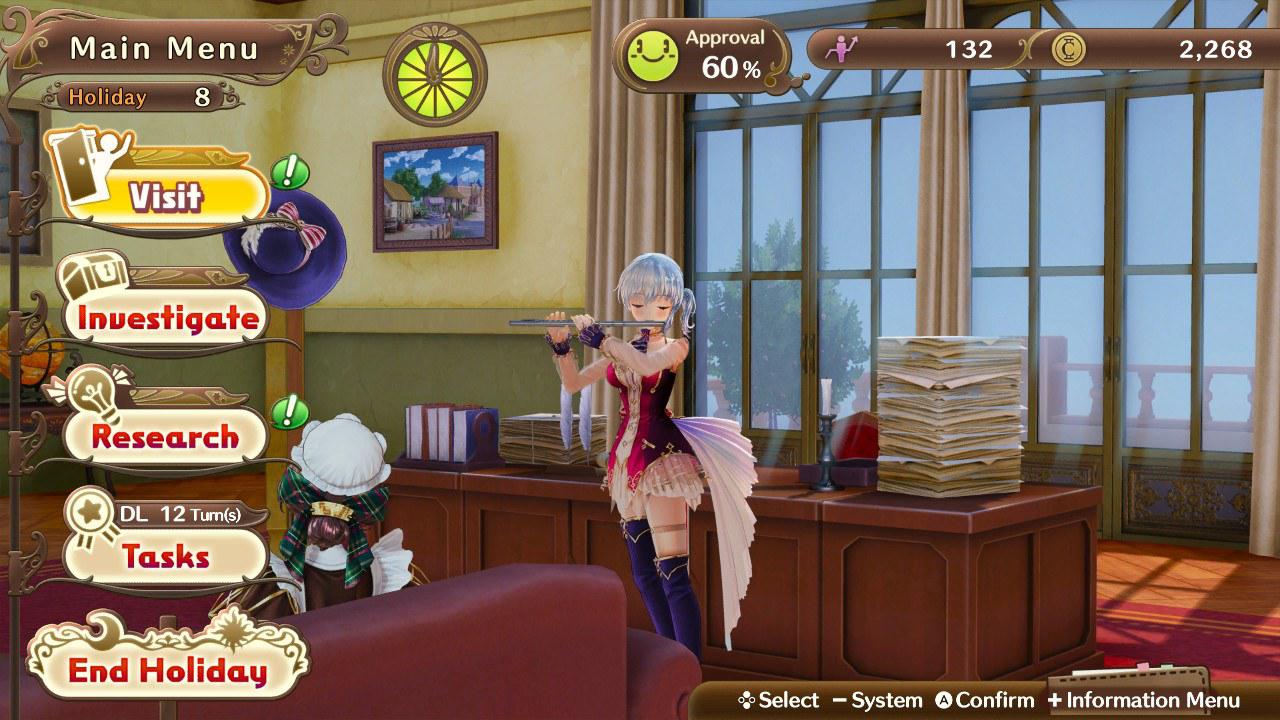Select the Visit menu option

pos(165,197)
